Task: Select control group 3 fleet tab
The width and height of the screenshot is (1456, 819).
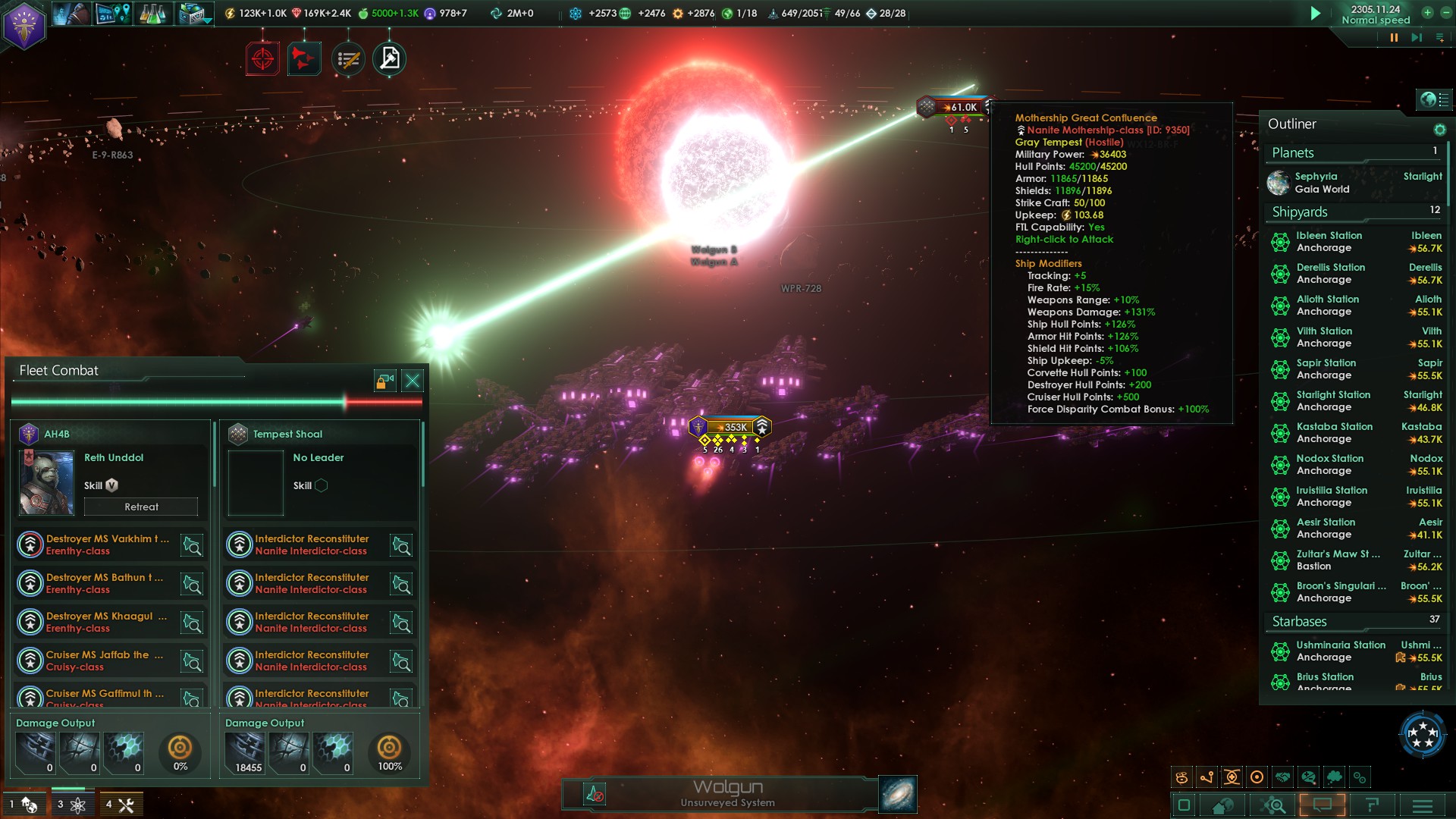Action: pyautogui.click(x=71, y=805)
